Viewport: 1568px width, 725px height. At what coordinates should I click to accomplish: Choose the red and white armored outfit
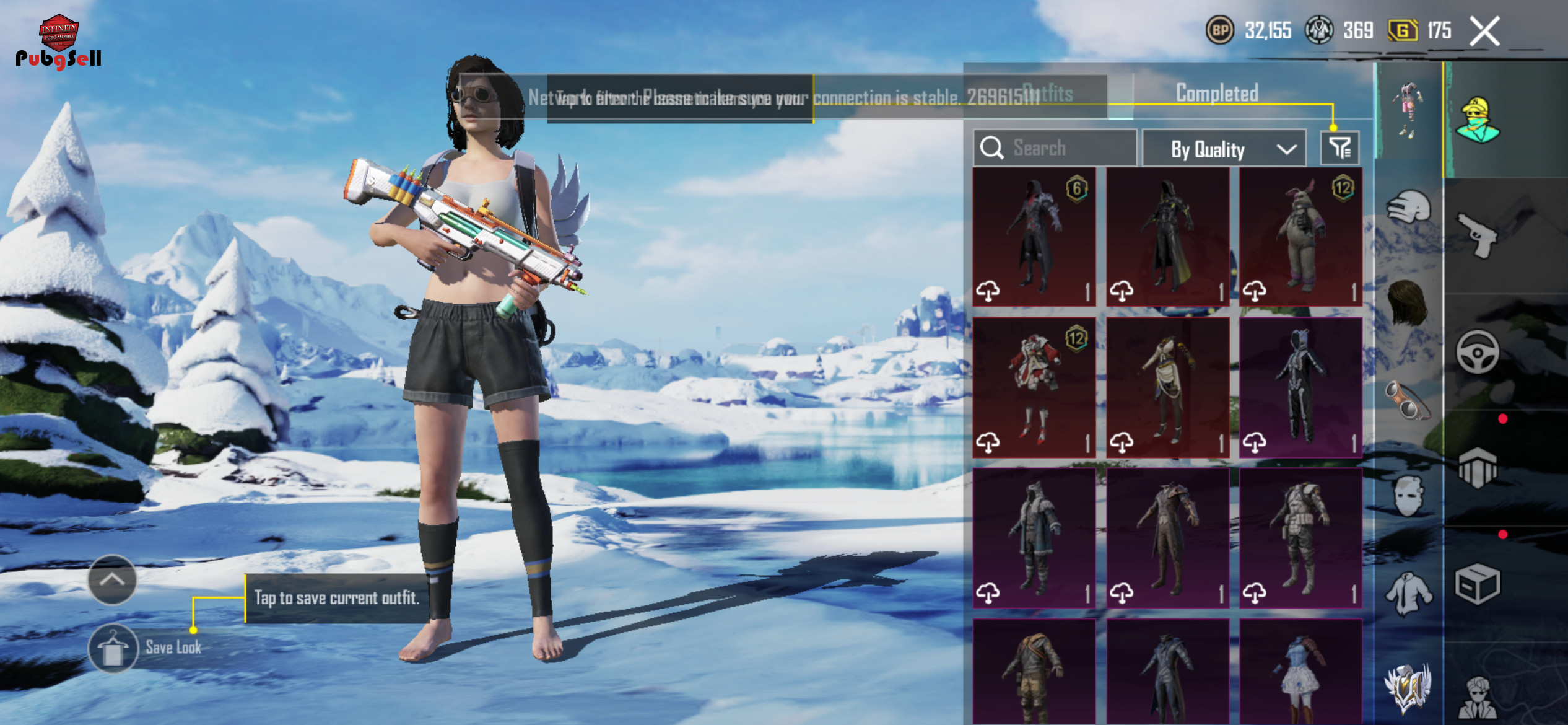coord(1034,388)
